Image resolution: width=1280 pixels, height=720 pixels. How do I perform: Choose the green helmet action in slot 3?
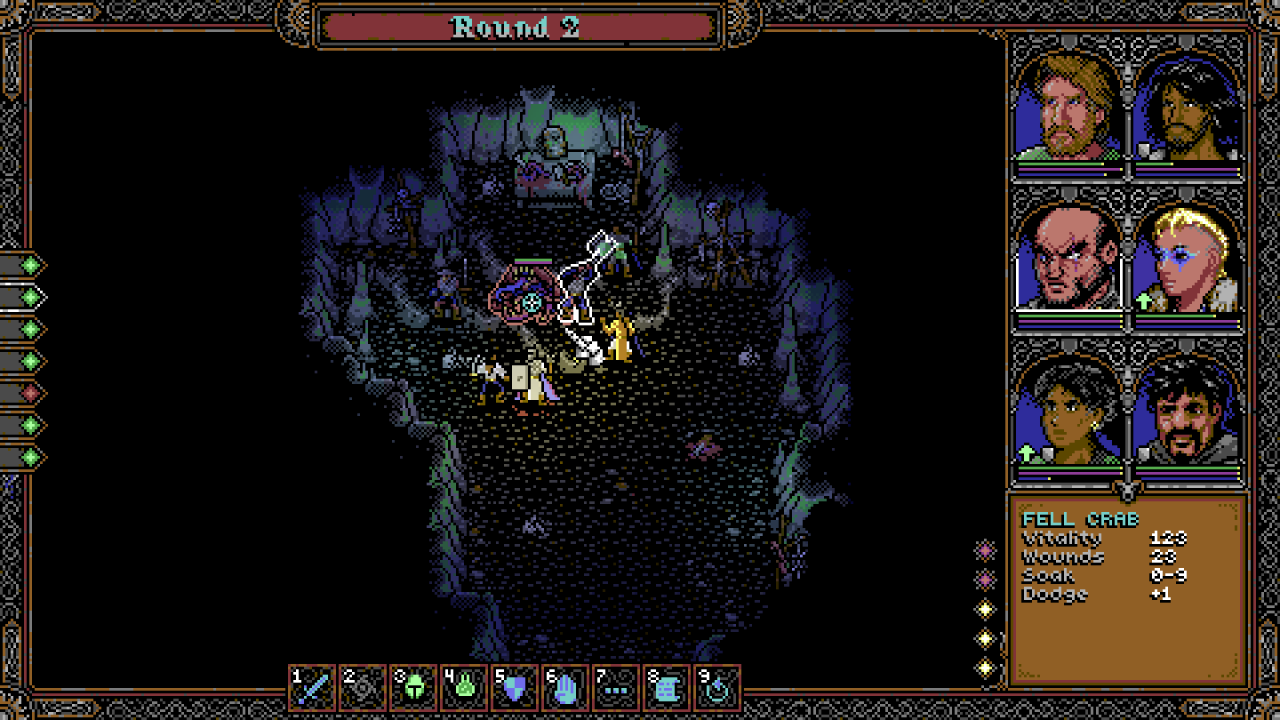pos(414,688)
